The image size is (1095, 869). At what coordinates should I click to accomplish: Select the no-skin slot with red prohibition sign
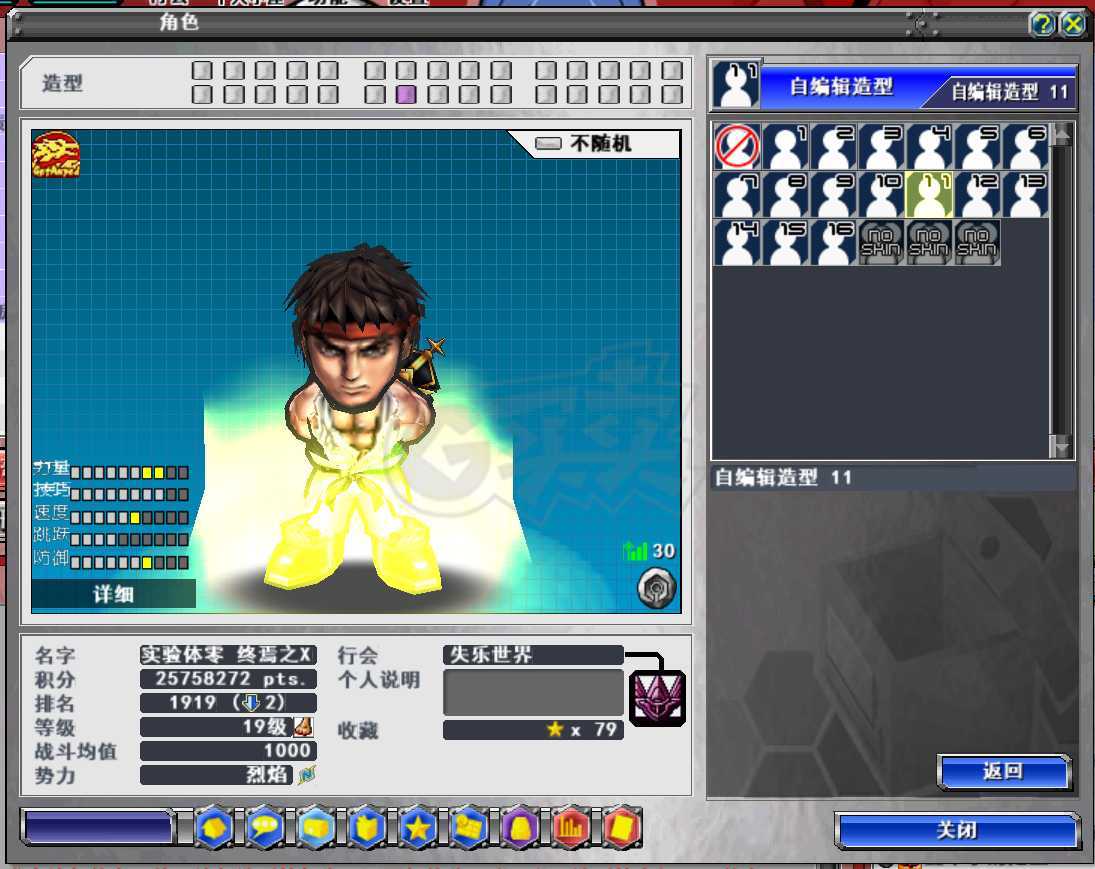pyautogui.click(x=738, y=147)
